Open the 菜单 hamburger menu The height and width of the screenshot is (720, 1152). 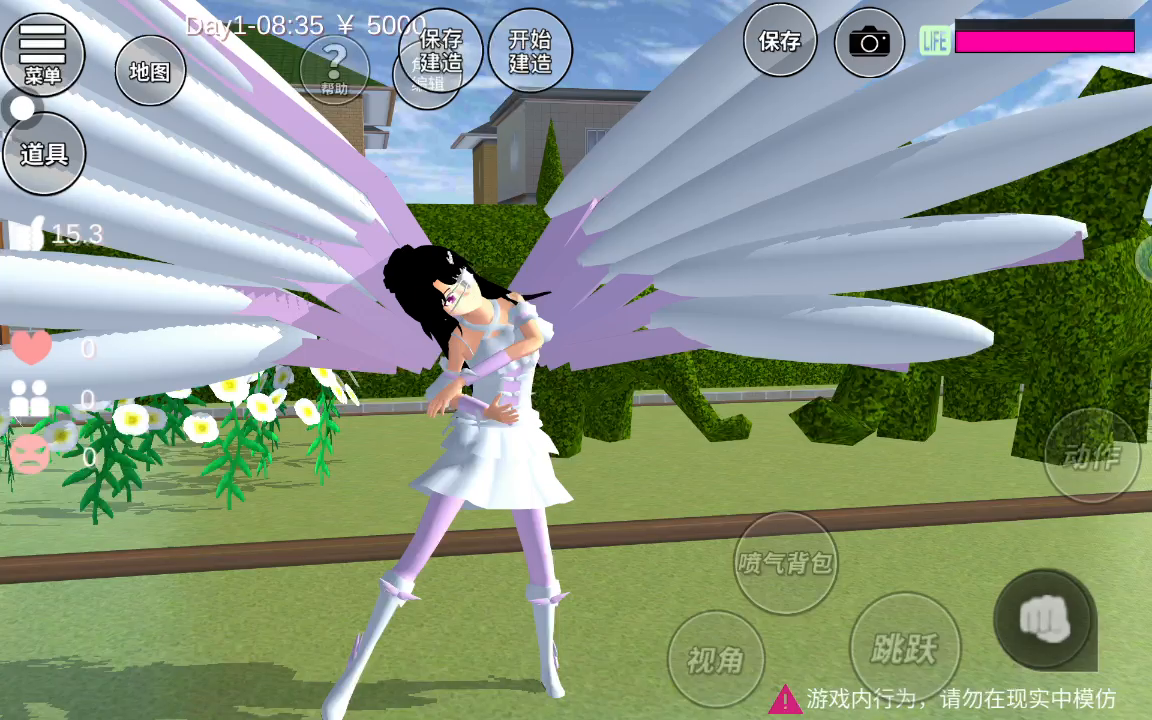pos(42,53)
